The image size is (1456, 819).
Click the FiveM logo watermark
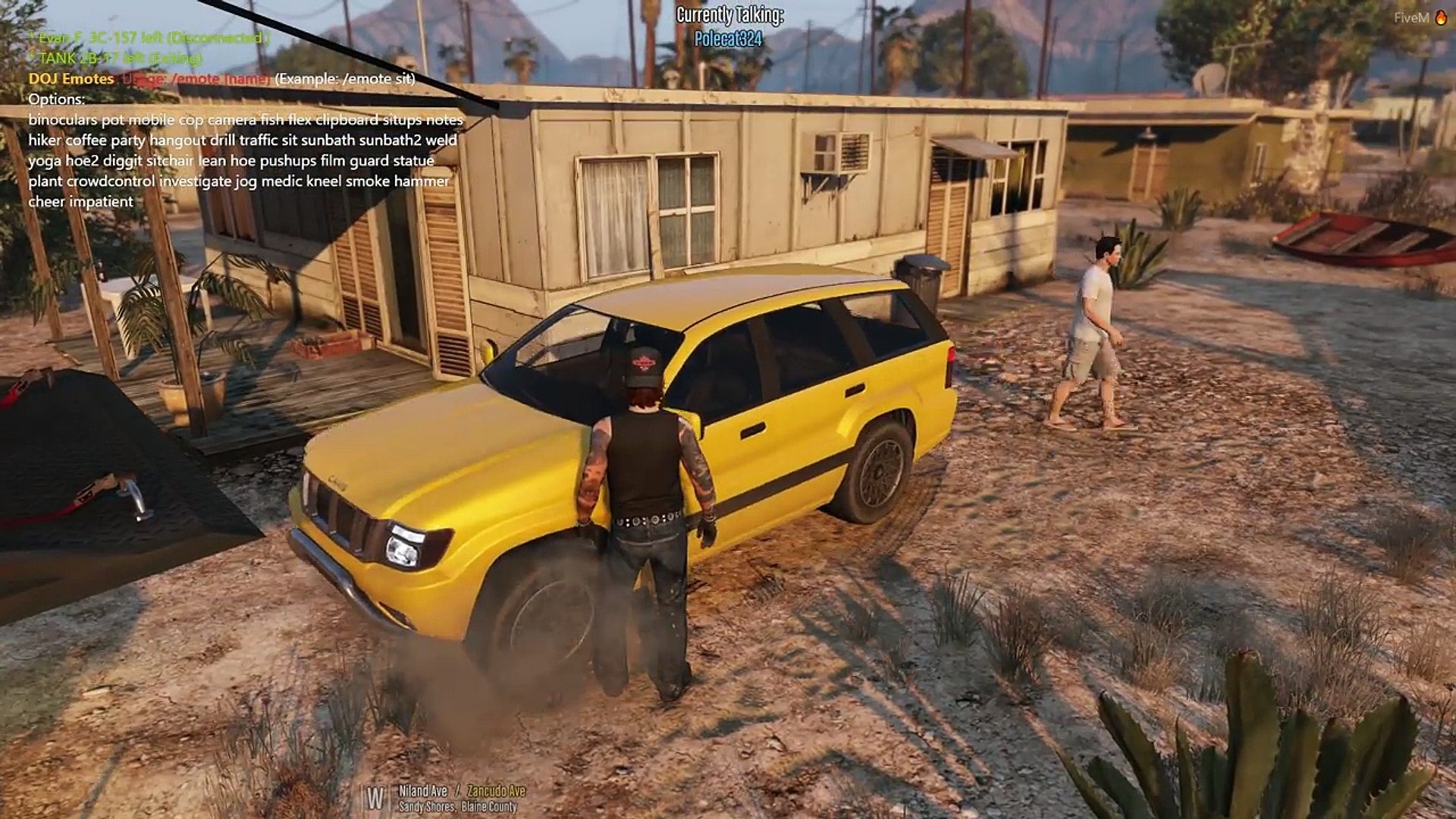(1420, 17)
